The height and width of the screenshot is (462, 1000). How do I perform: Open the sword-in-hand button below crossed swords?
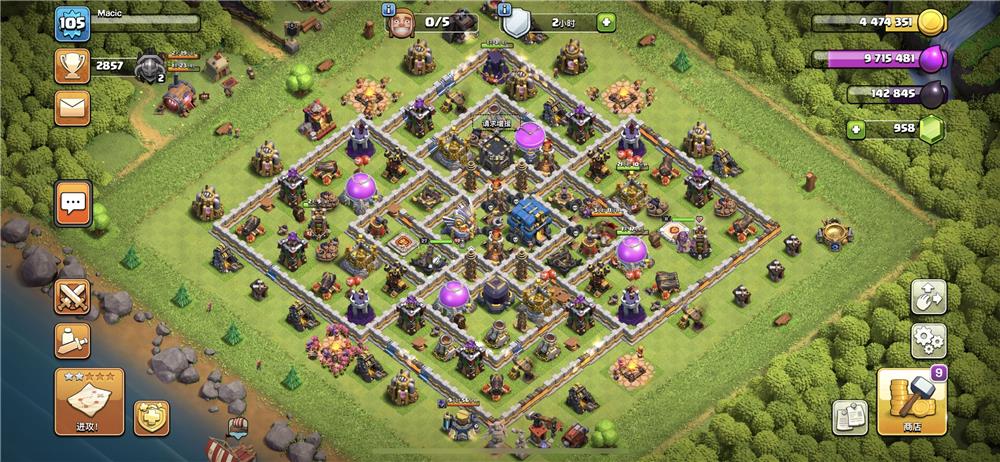pos(72,340)
